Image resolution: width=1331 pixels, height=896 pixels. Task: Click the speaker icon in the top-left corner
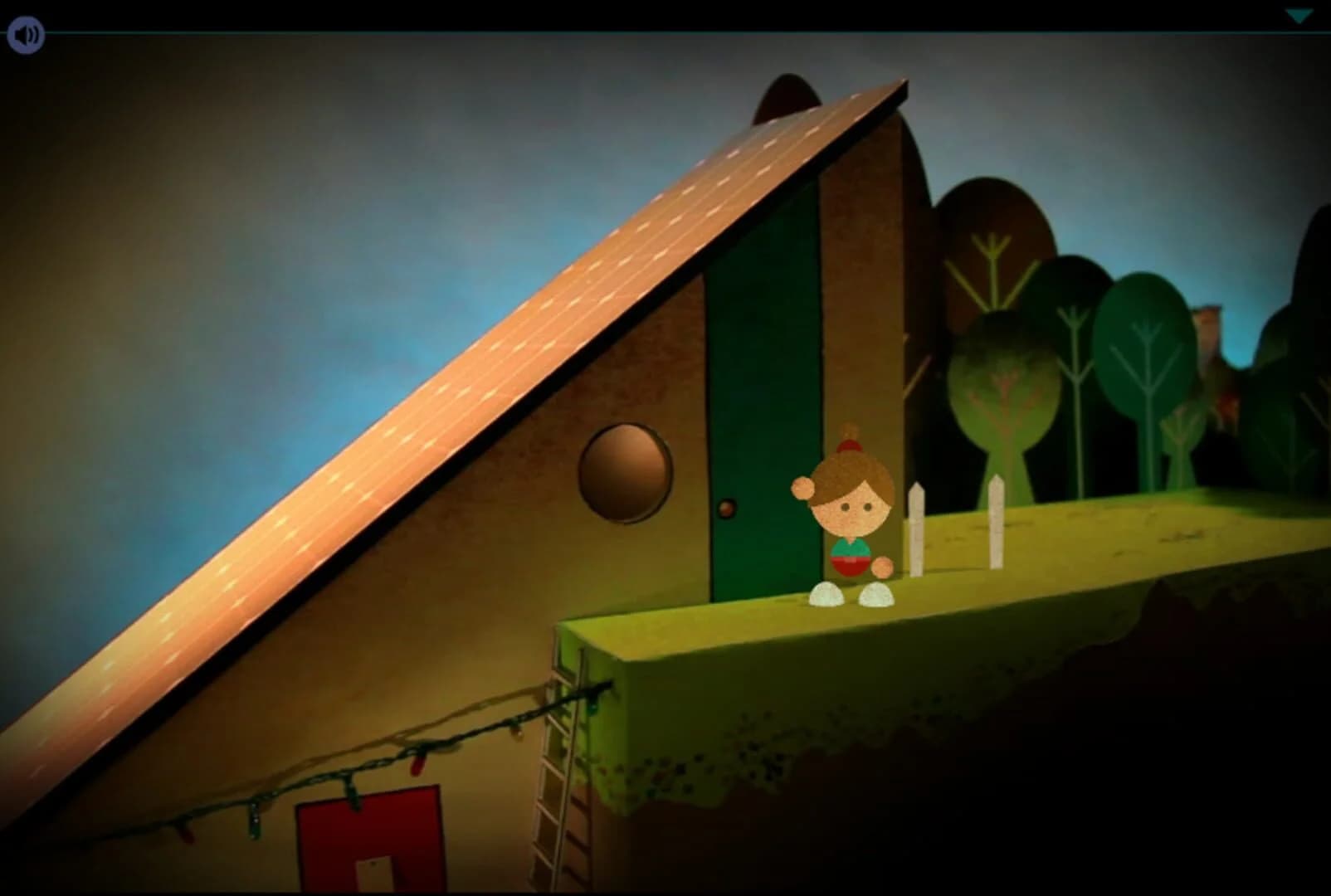click(x=24, y=34)
